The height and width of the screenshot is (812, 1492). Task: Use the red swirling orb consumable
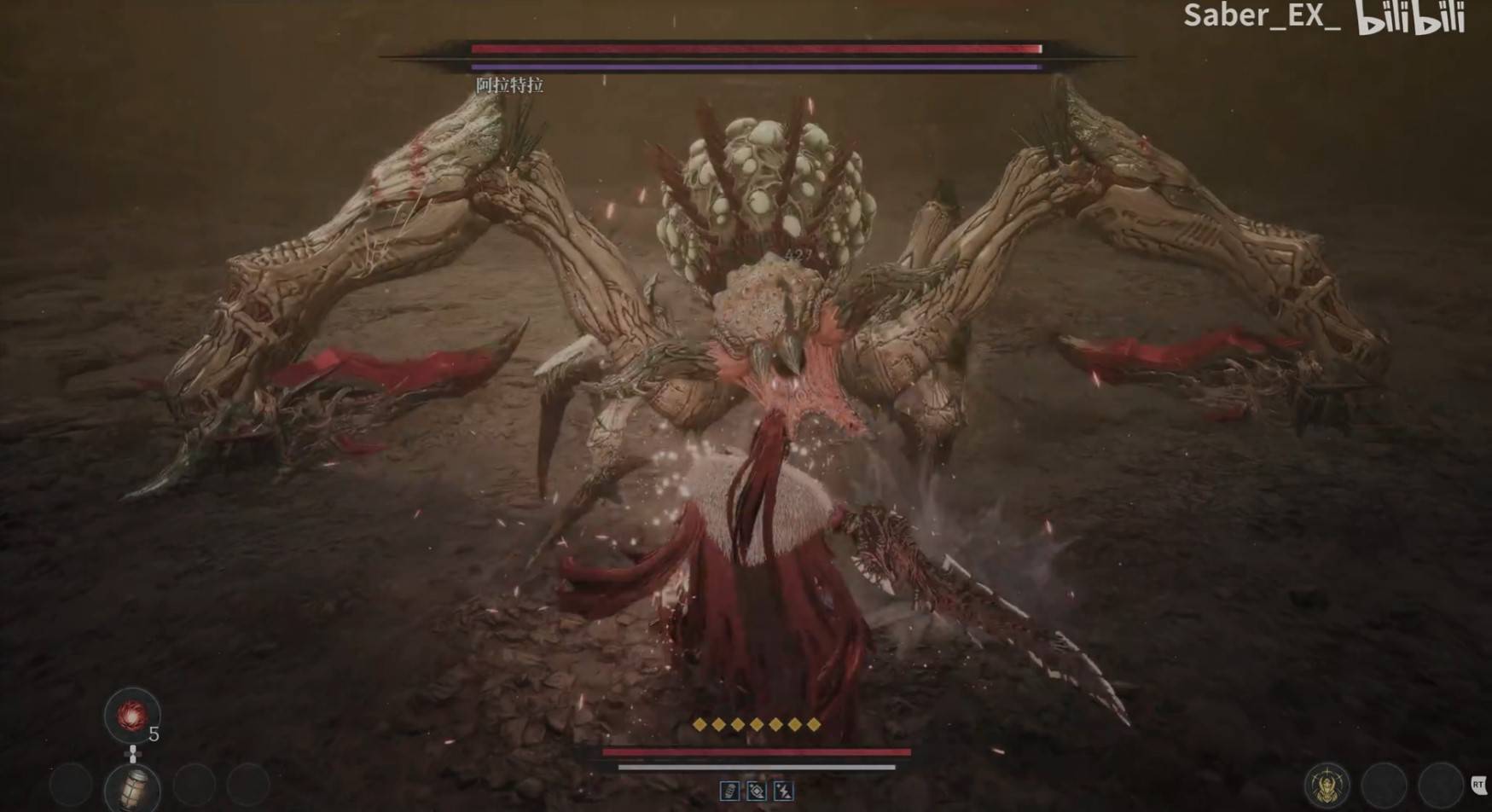tap(131, 716)
